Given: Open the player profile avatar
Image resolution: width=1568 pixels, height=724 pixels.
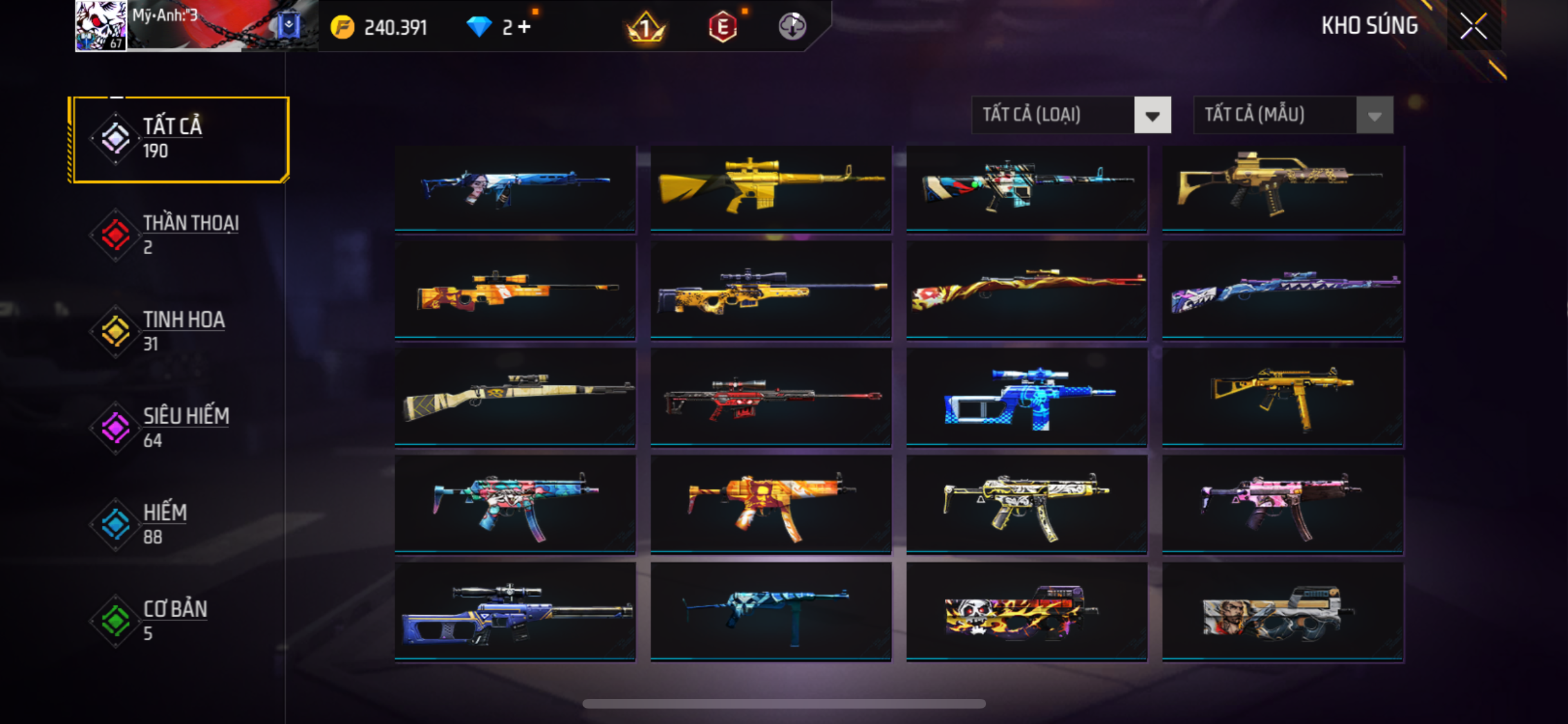Looking at the screenshot, I should [101, 26].
